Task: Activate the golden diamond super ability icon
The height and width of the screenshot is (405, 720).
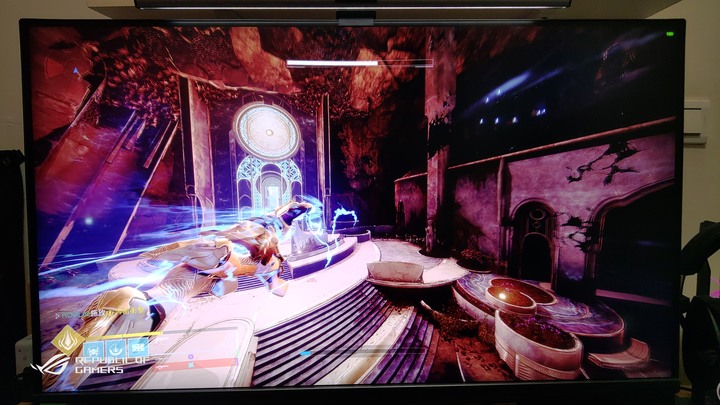Action: click(69, 341)
